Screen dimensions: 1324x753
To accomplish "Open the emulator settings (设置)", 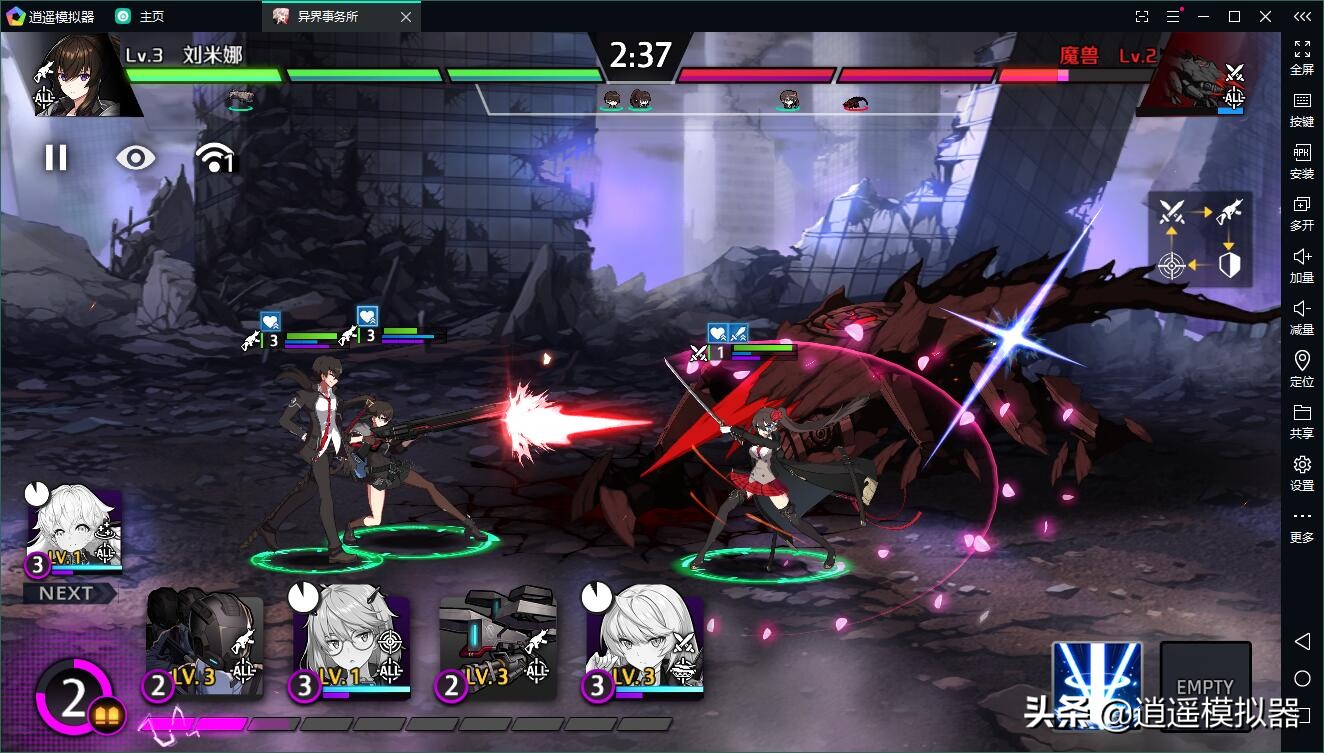I will pyautogui.click(x=1302, y=472).
